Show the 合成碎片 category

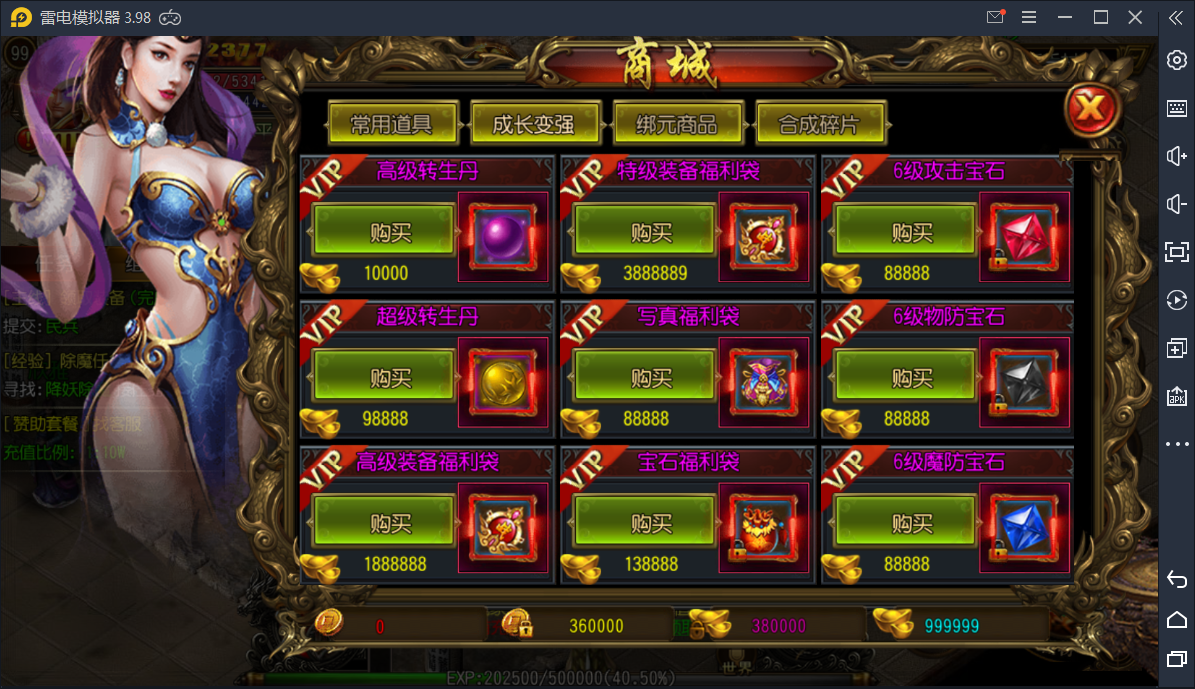click(819, 124)
